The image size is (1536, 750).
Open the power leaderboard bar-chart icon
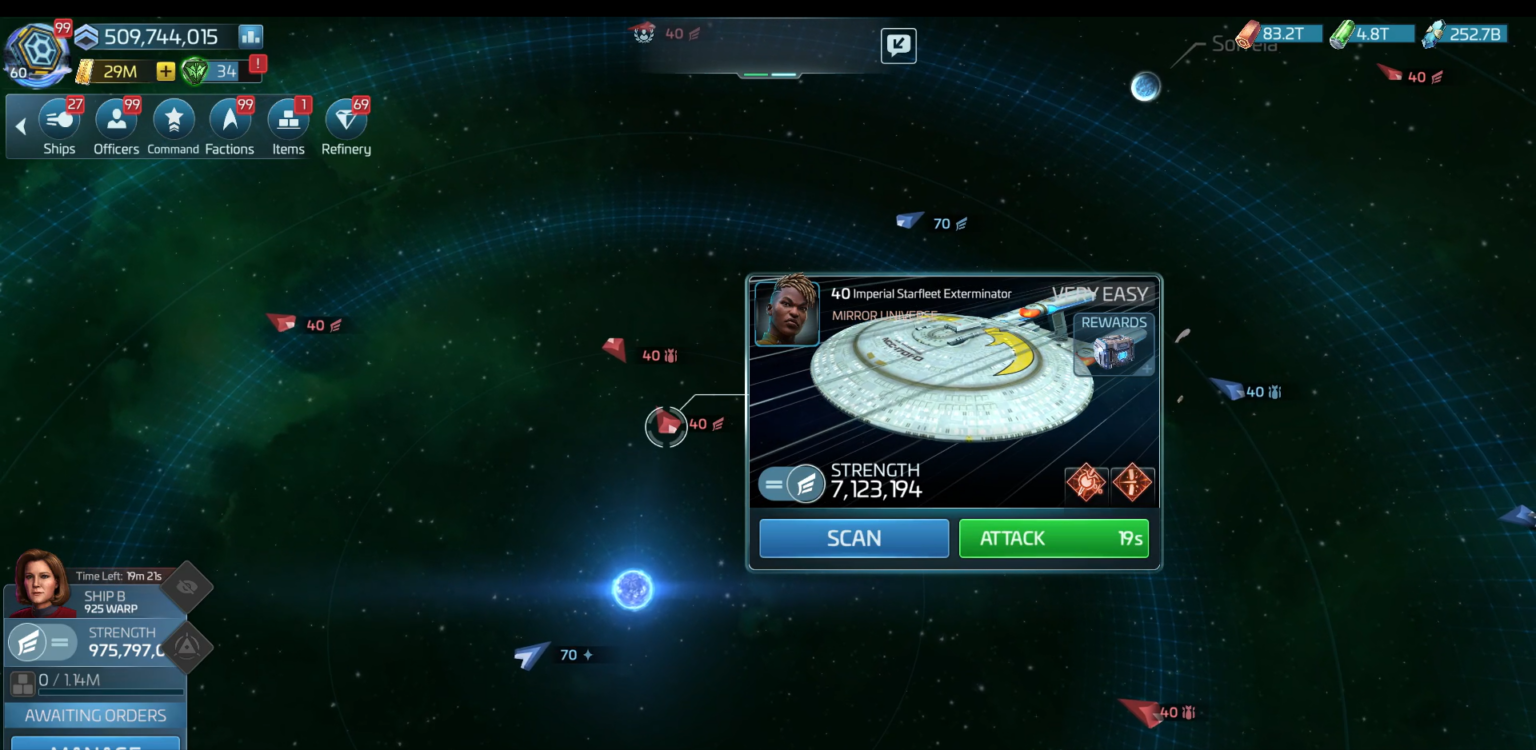(x=250, y=37)
